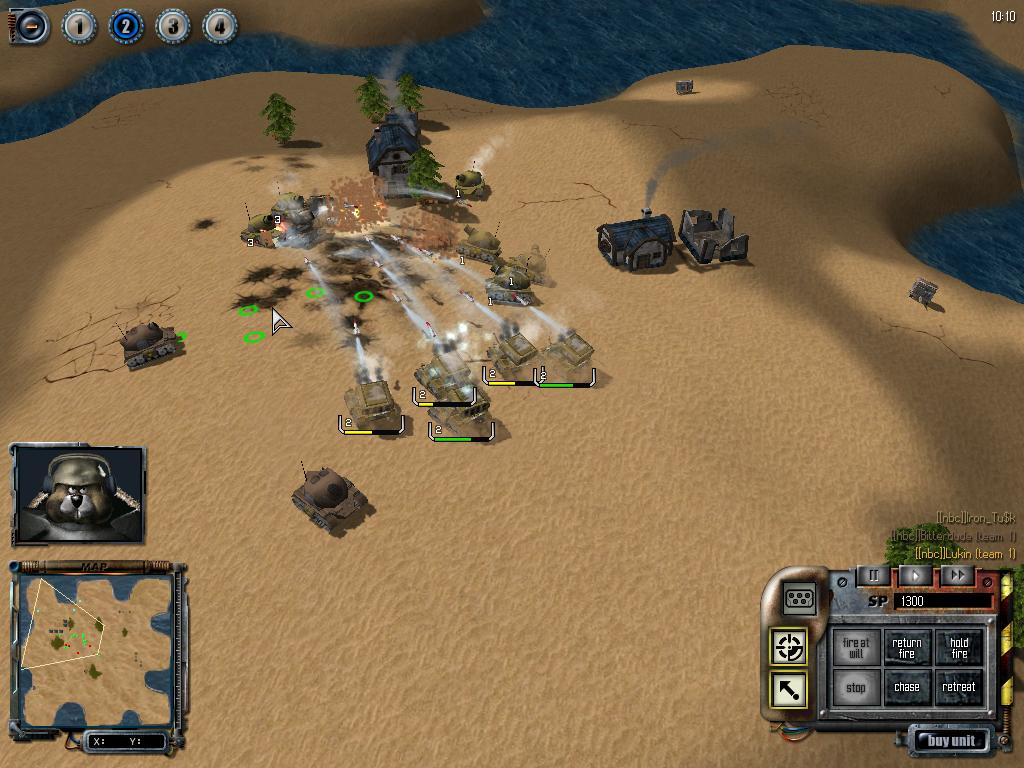The width and height of the screenshot is (1024, 768).
Task: Click the beaver commander portrait
Action: 78,495
